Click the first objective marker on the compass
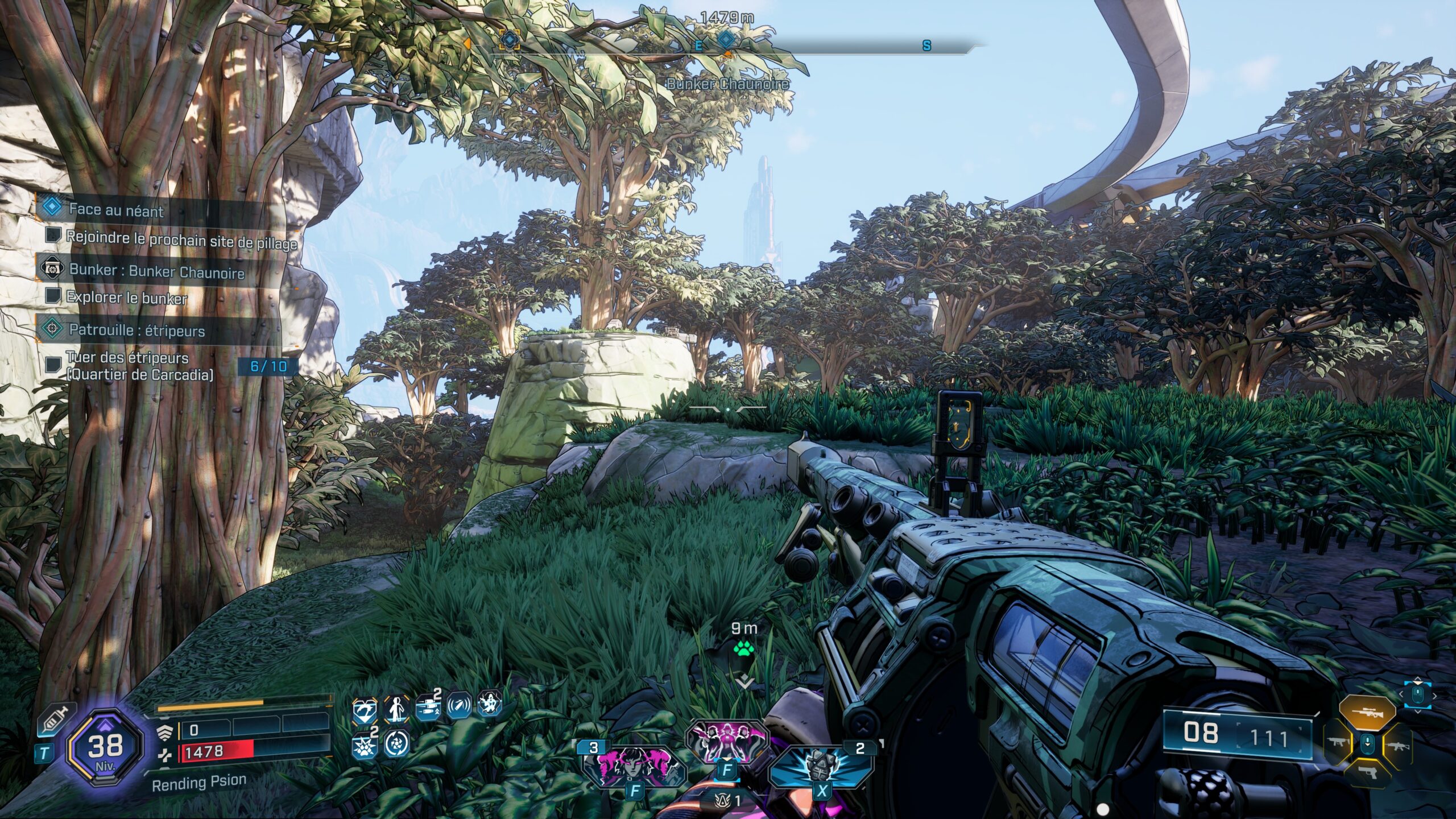1456x819 pixels. [x=510, y=40]
